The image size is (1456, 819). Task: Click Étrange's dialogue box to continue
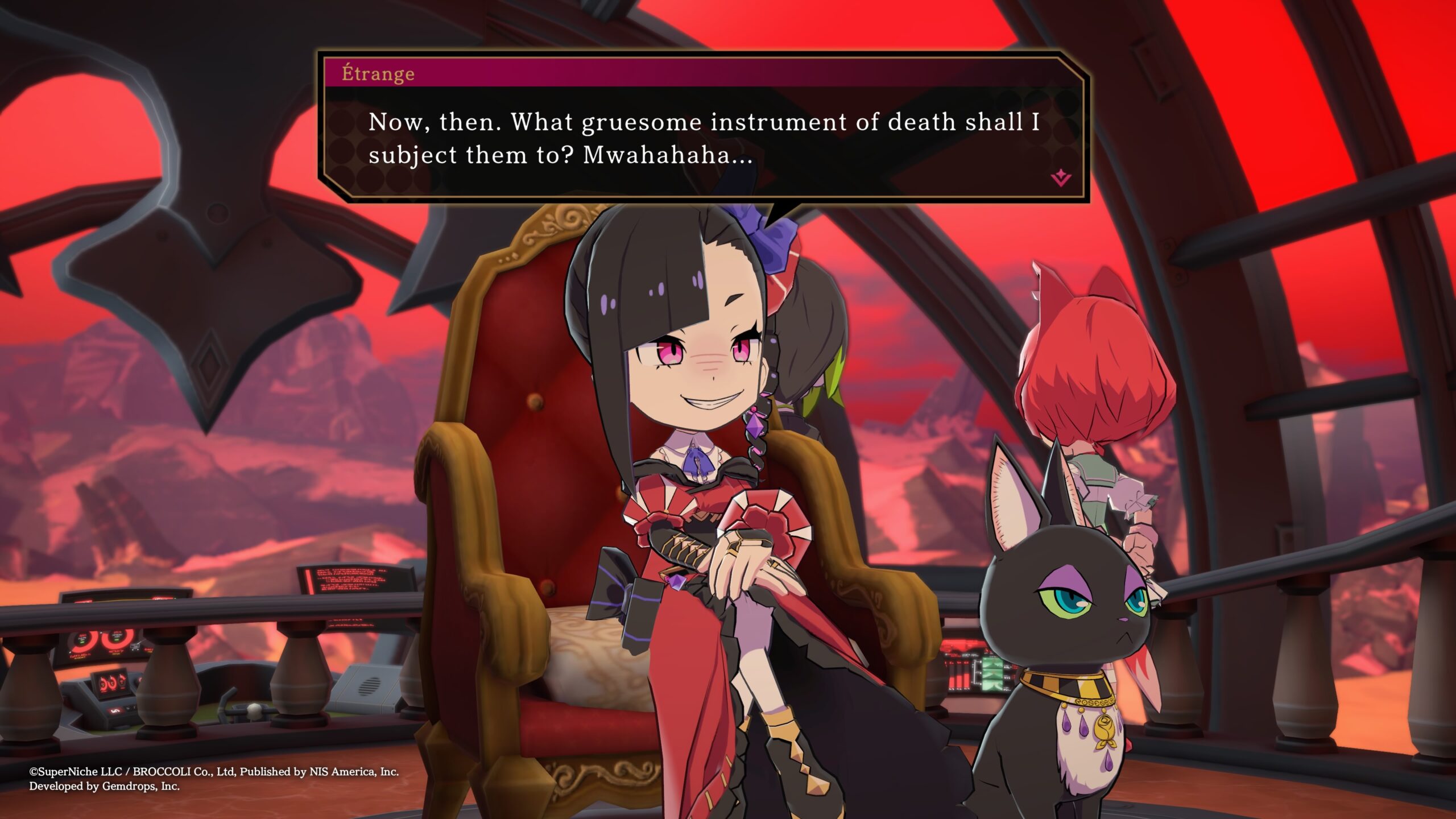coord(703,139)
